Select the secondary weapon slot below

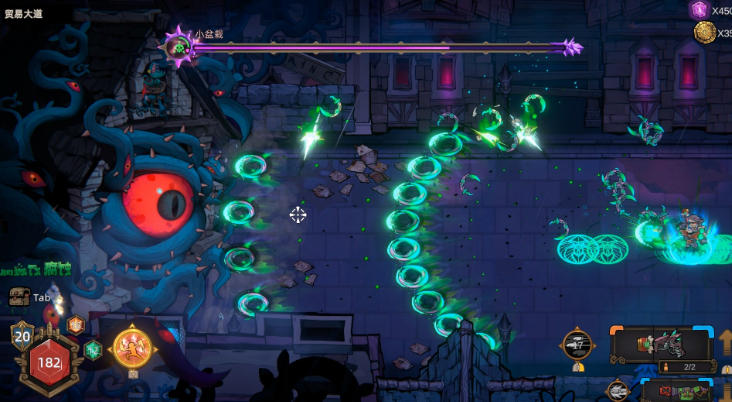[x=680, y=392]
